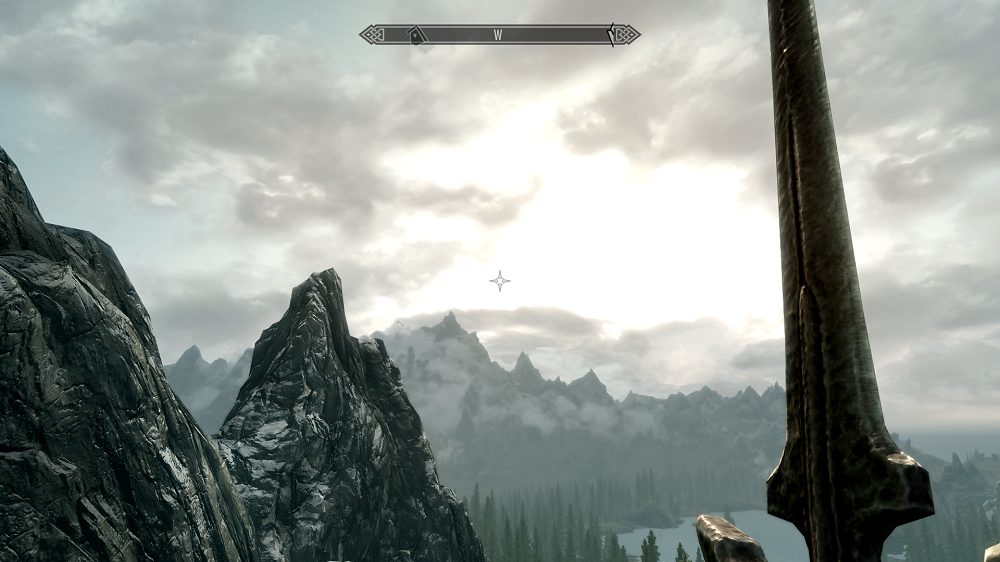This screenshot has width=1000, height=562.
Task: Click the house-shaped location marker on compass
Action: 416,35
